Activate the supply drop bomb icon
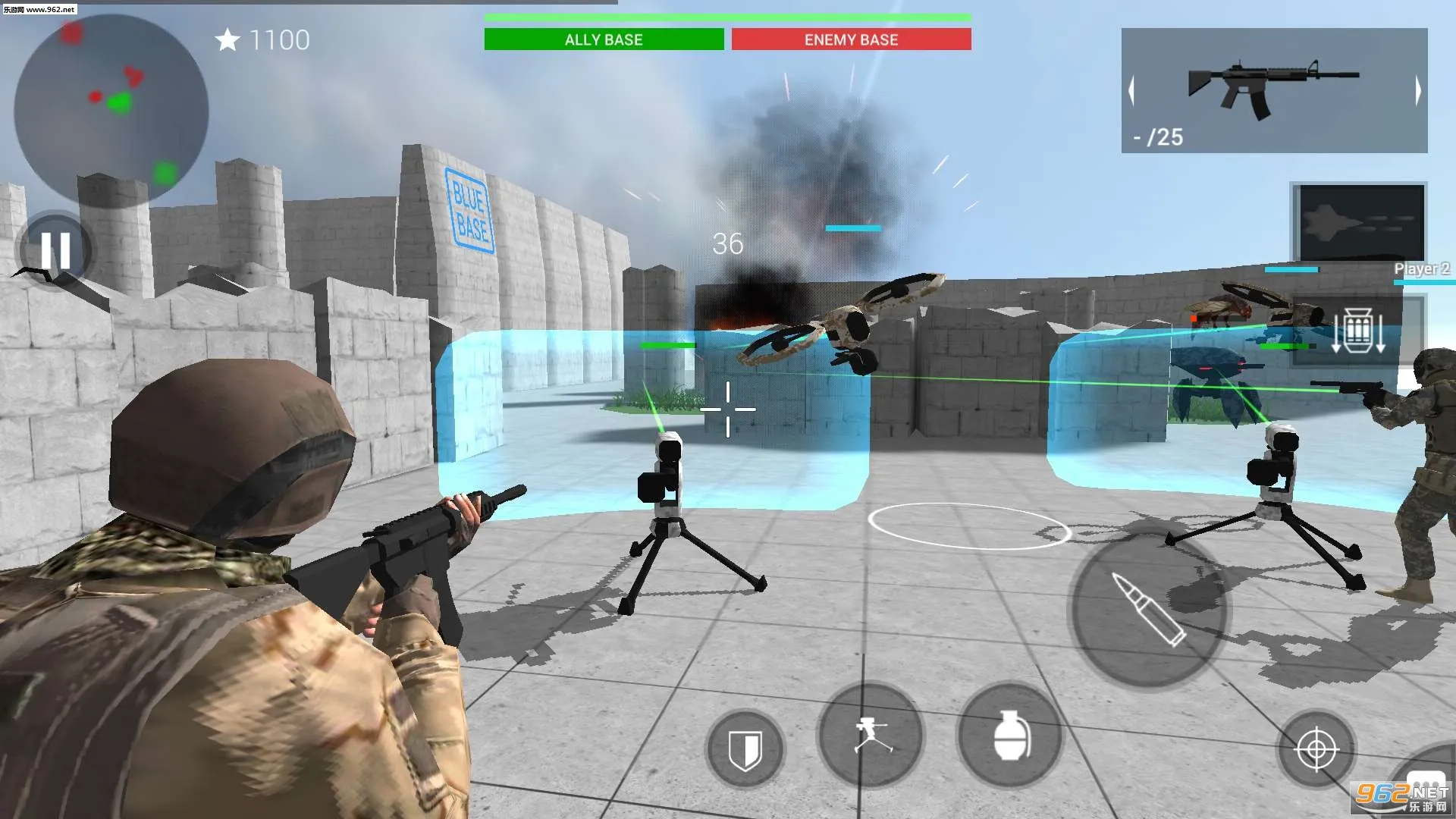 click(1359, 330)
